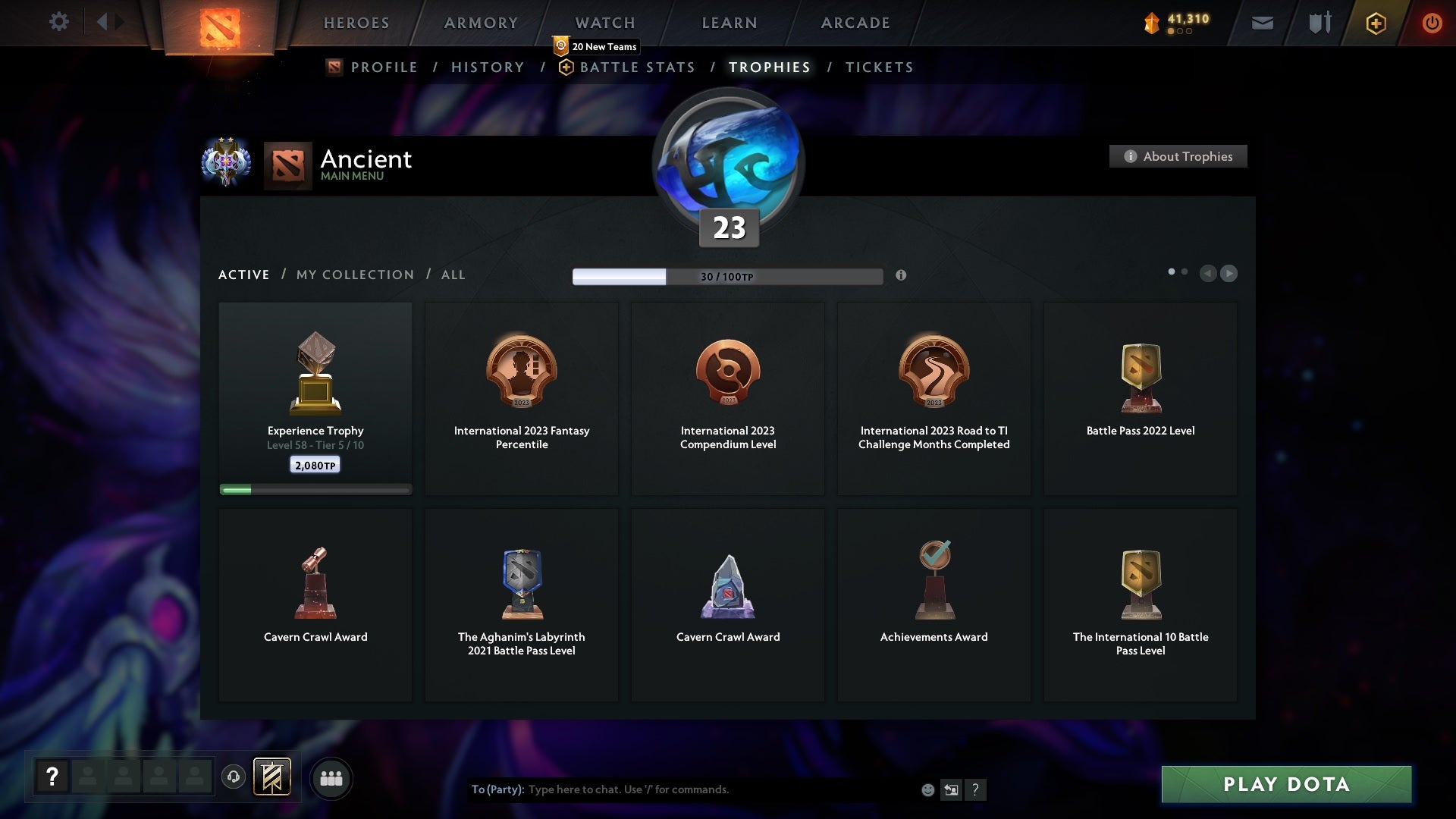Click the right arrow to next trophy page
The image size is (1456, 819).
(1228, 274)
